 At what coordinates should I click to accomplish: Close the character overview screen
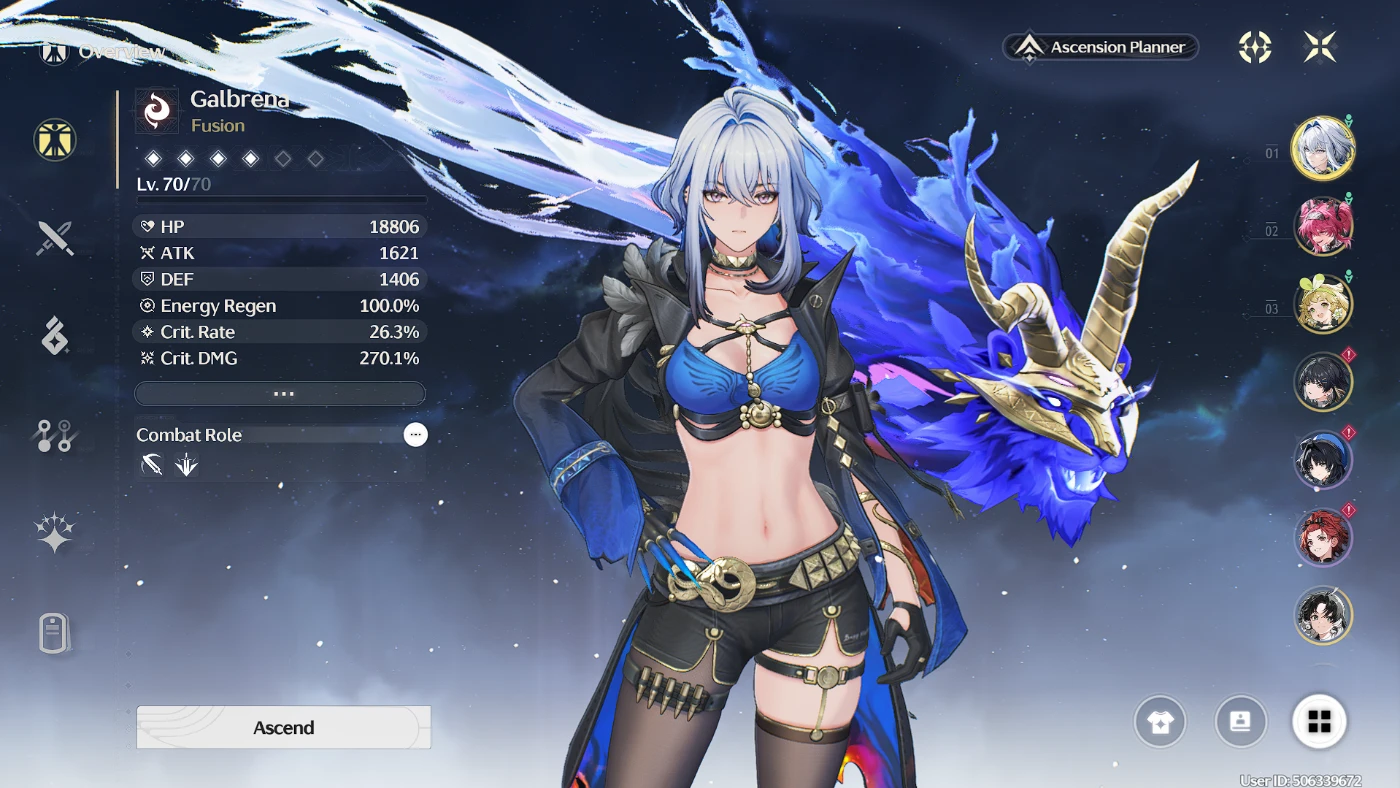point(1319,47)
